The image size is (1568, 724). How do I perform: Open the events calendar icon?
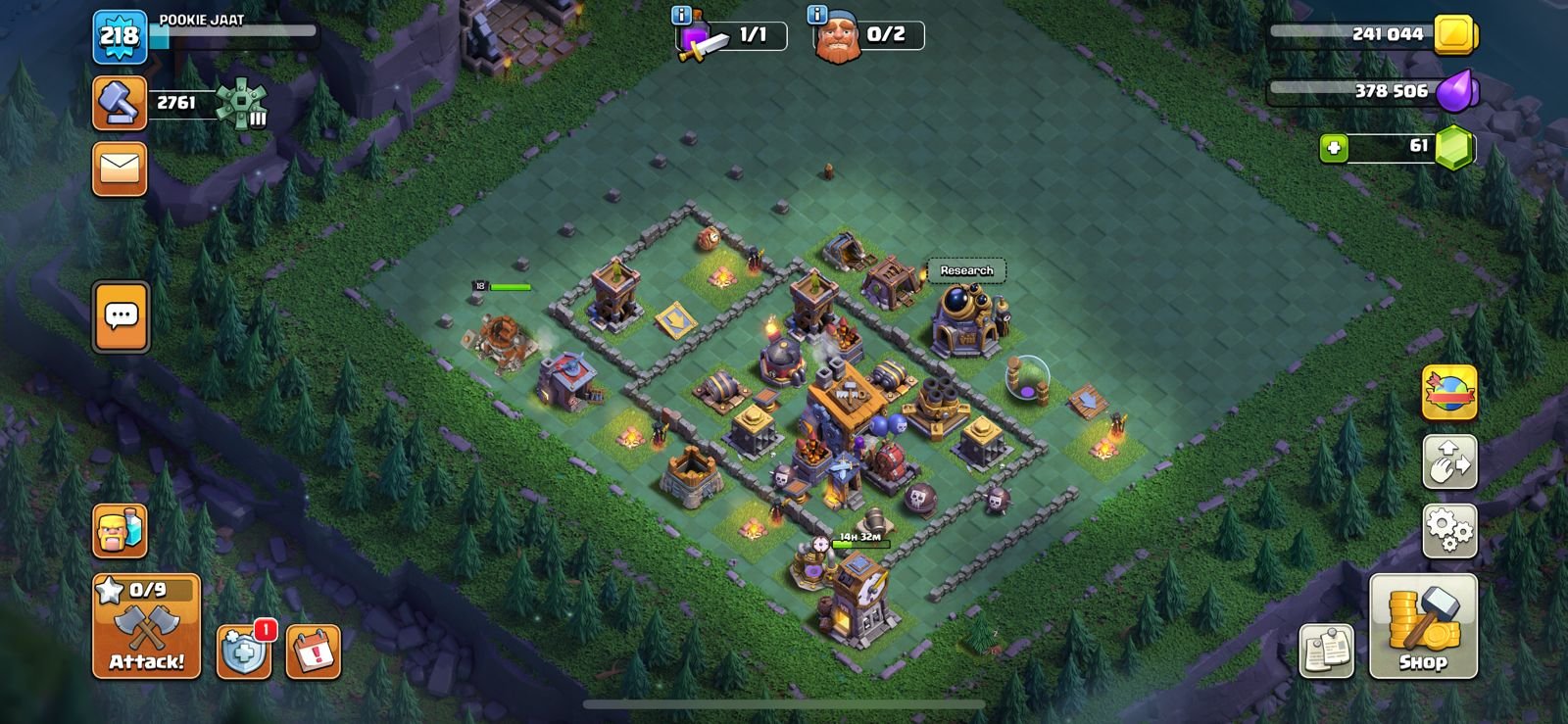coord(314,651)
